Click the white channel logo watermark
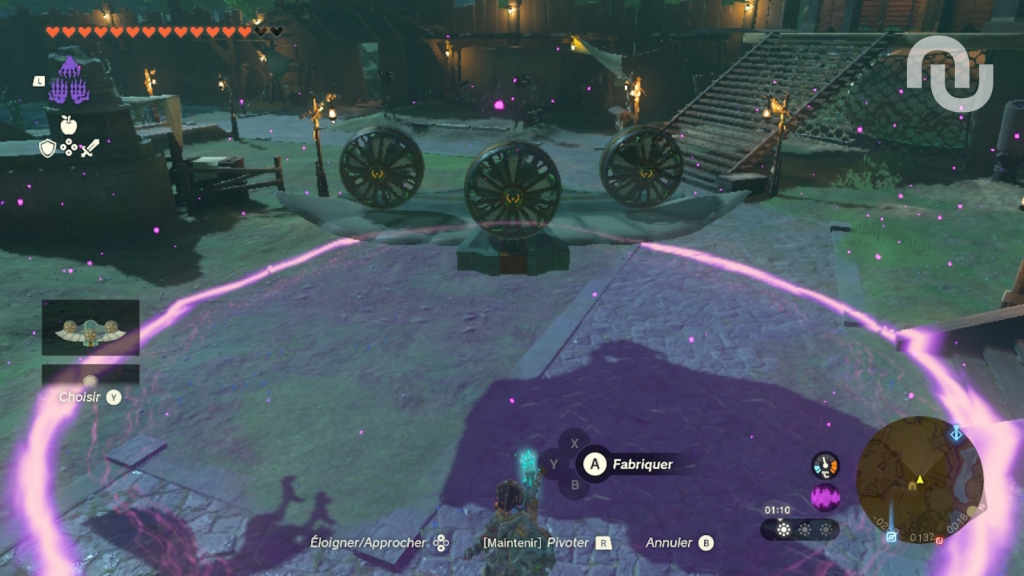Image resolution: width=1024 pixels, height=576 pixels. click(x=949, y=72)
